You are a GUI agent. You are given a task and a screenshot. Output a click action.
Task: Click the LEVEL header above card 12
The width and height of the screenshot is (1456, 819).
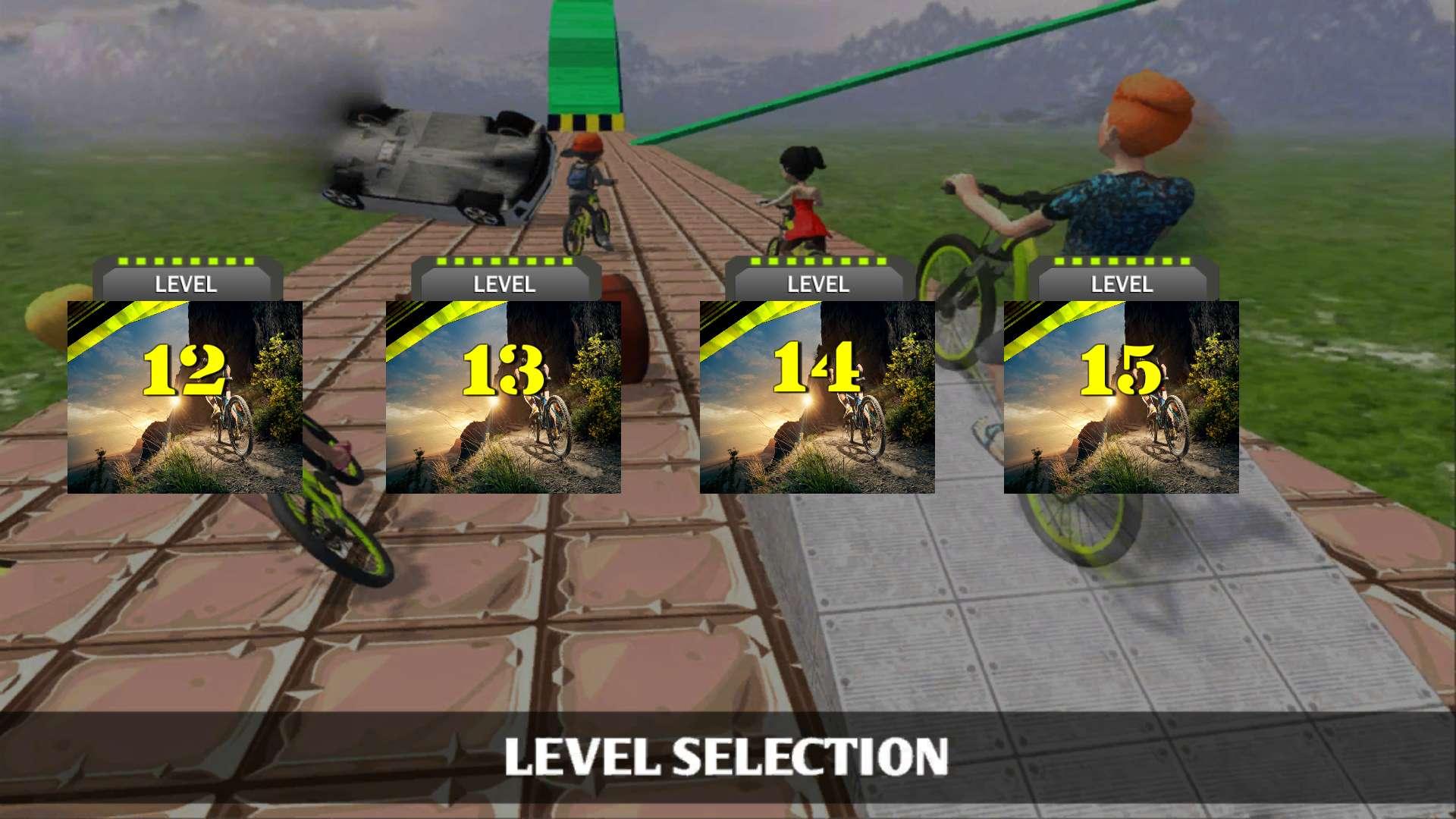186,284
